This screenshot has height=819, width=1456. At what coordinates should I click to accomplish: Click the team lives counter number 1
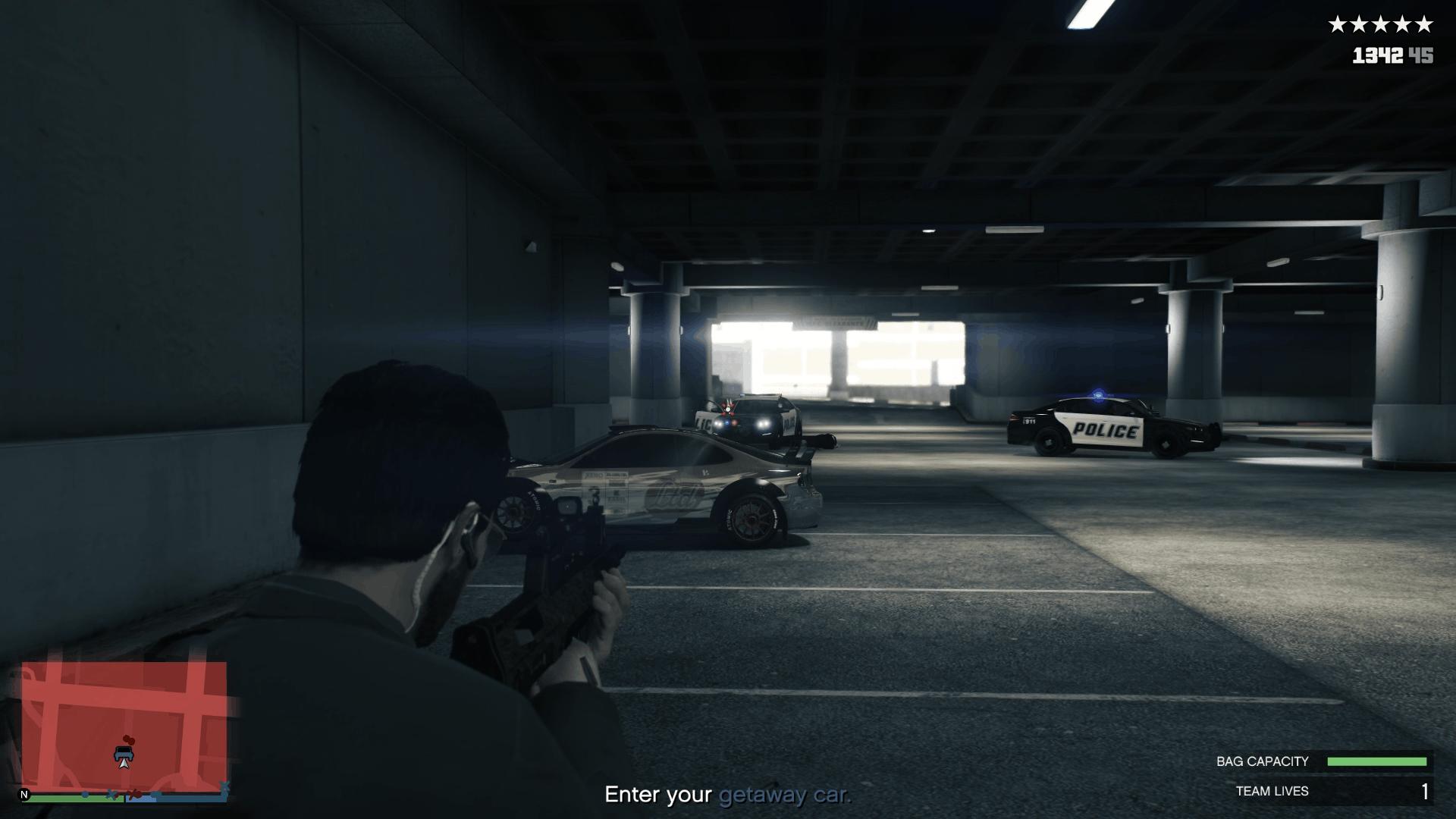1424,791
